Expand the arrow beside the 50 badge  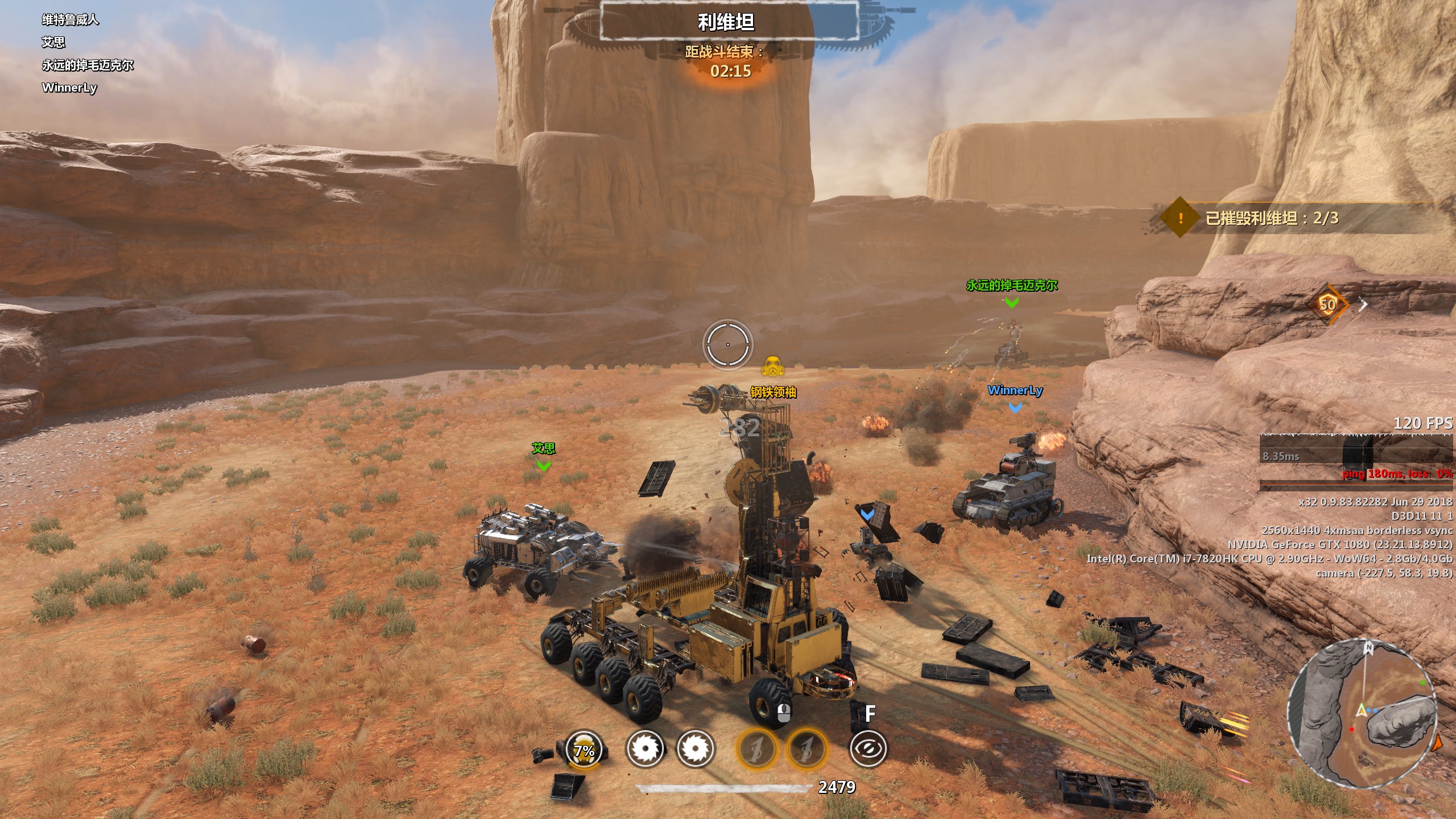coord(1363,305)
